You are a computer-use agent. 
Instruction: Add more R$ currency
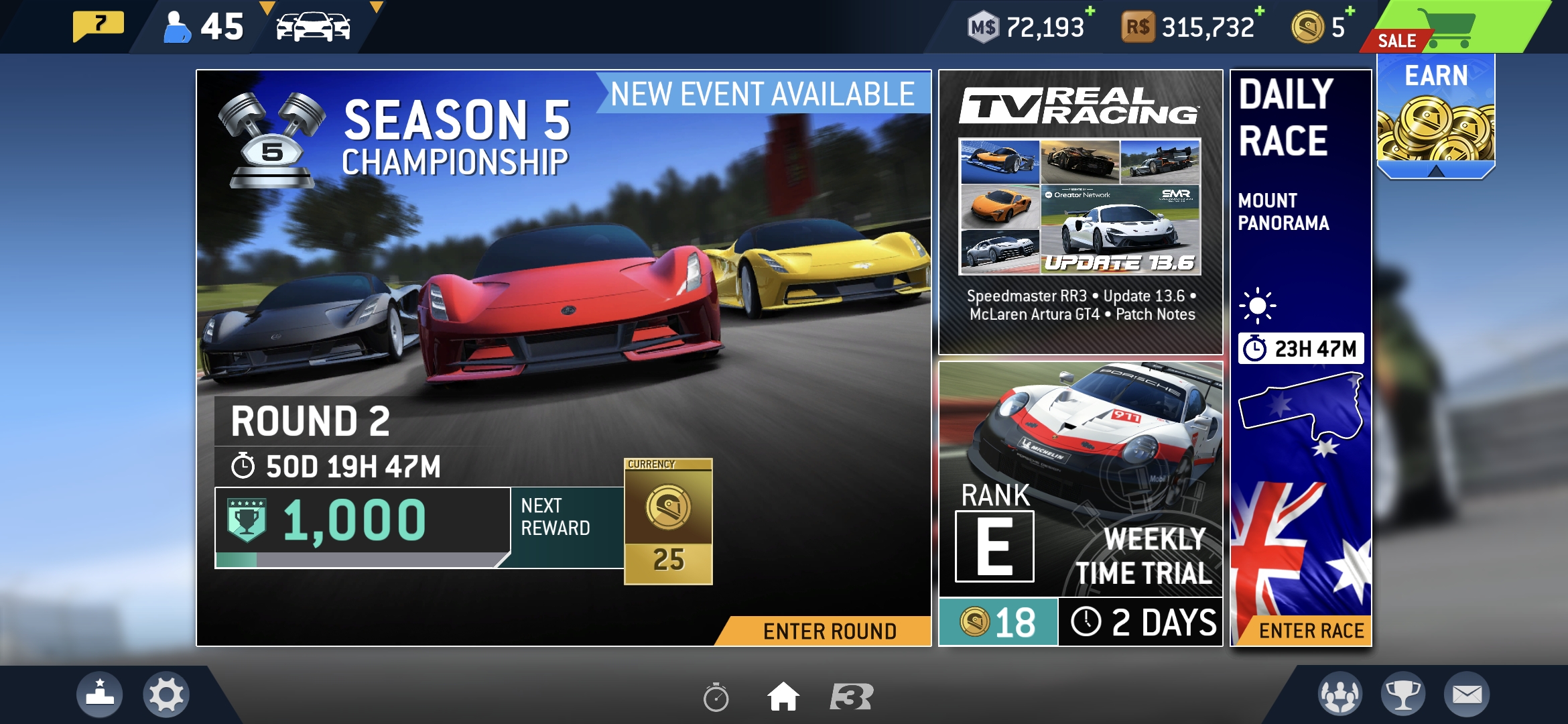[x=1260, y=11]
